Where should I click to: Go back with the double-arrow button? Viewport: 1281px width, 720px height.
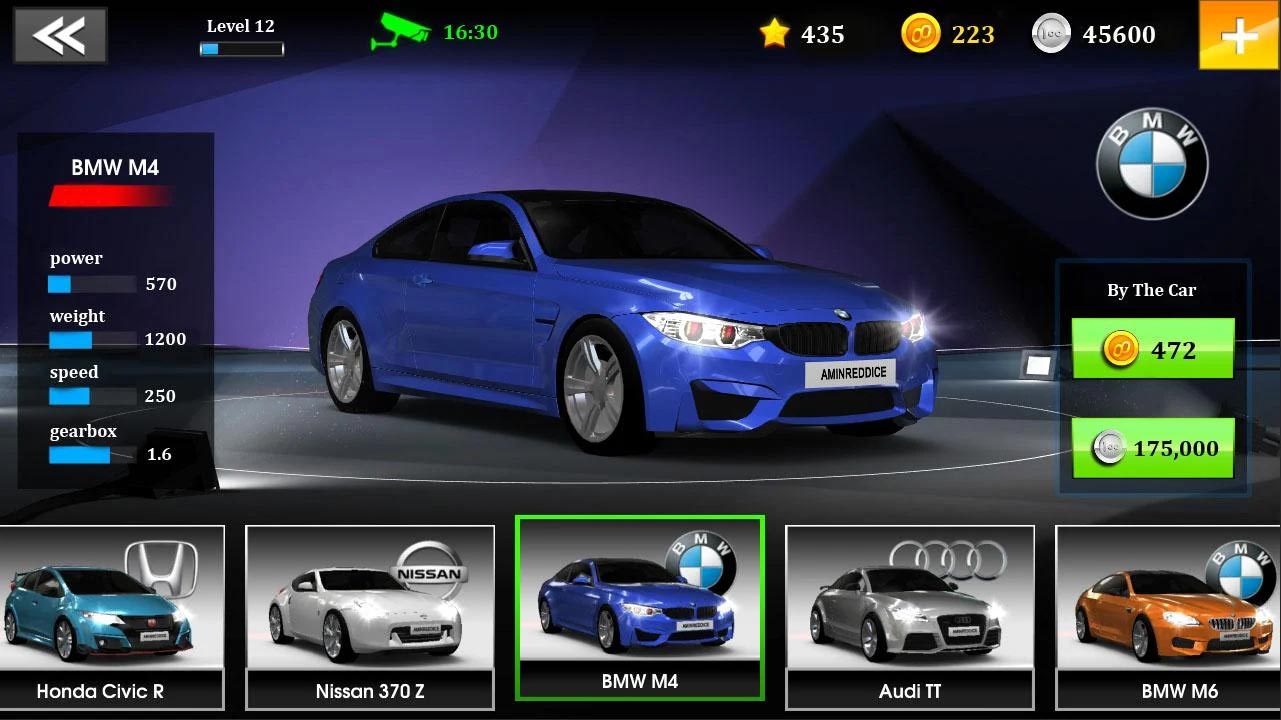[x=59, y=34]
